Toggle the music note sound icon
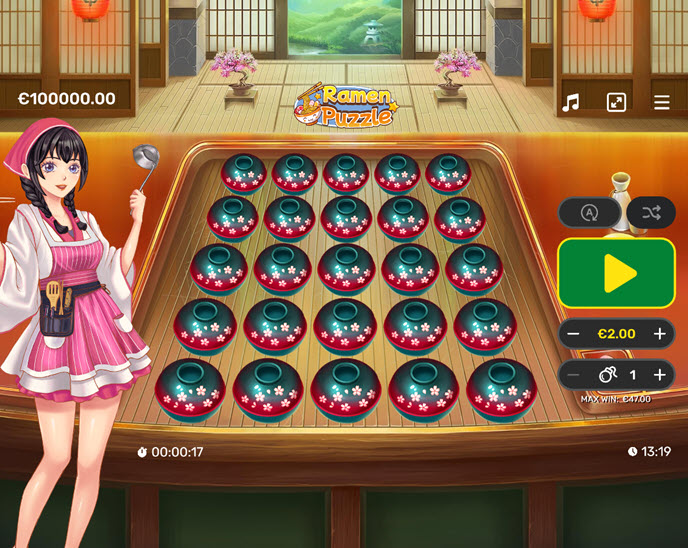This screenshot has height=548, width=688. (x=571, y=103)
